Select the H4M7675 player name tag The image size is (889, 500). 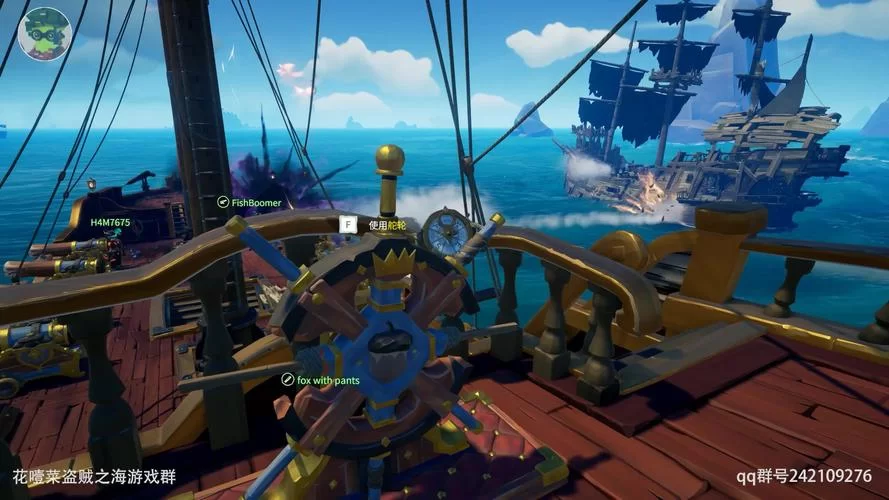(x=110, y=222)
